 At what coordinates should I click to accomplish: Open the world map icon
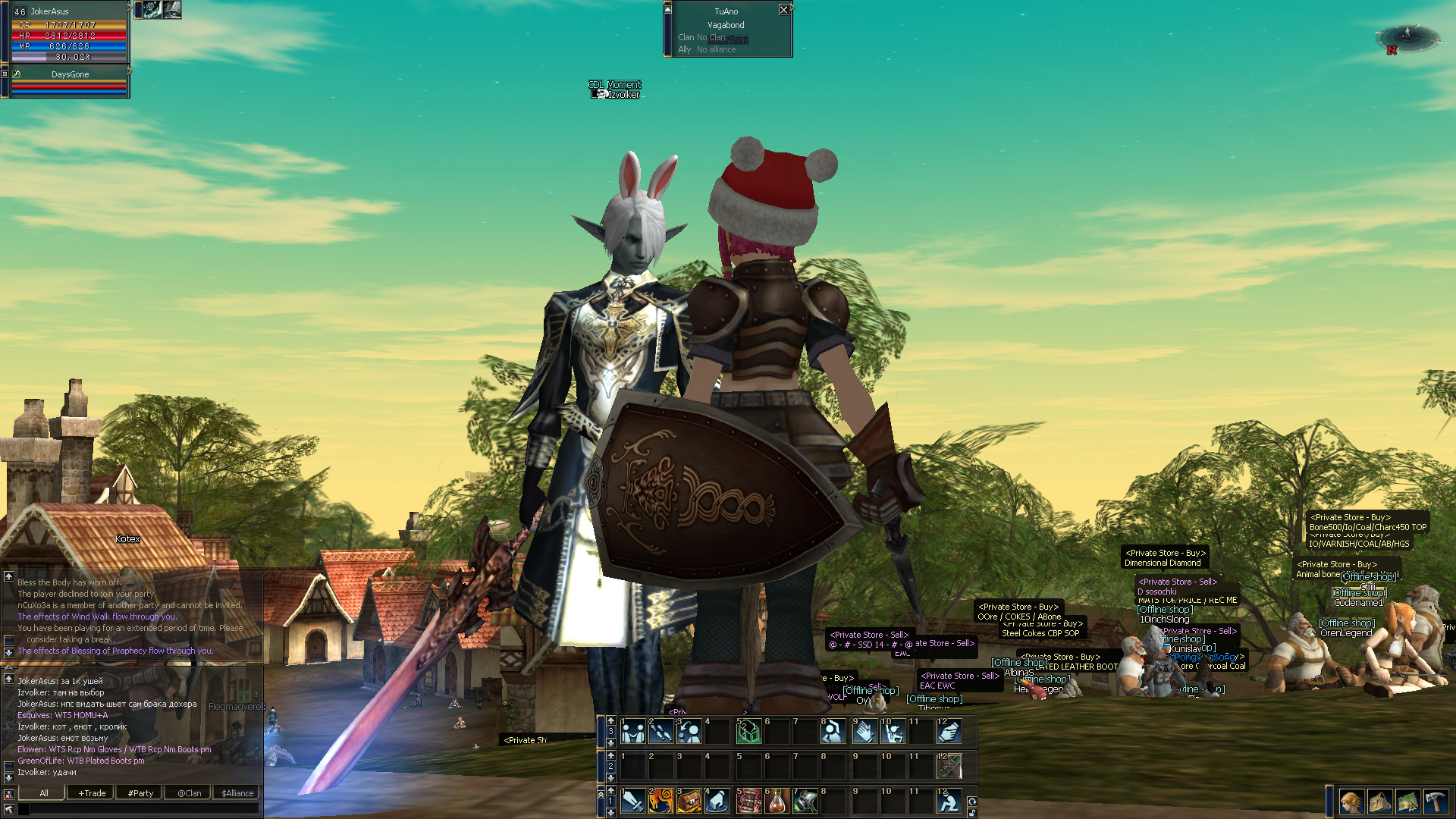click(x=1407, y=802)
